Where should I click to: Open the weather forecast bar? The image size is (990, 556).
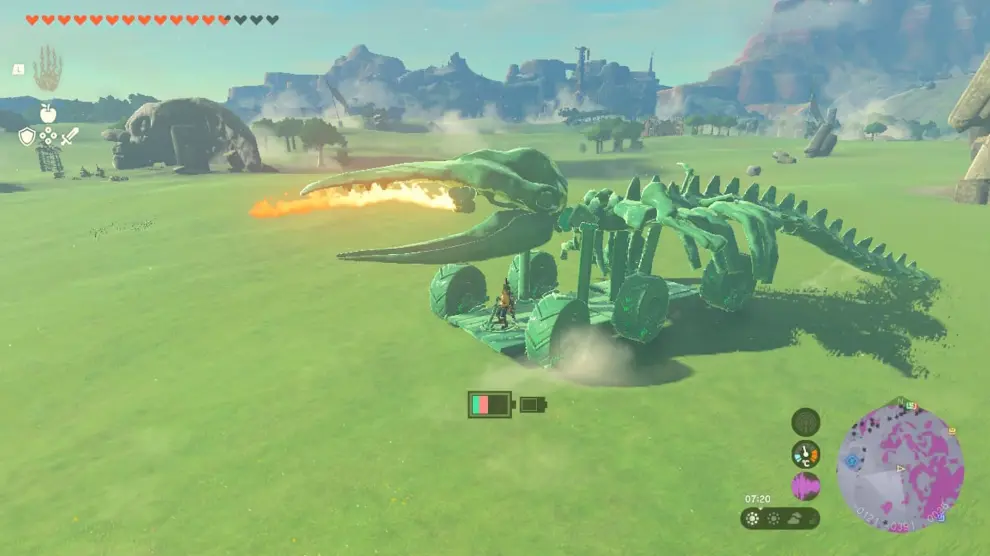click(x=780, y=518)
